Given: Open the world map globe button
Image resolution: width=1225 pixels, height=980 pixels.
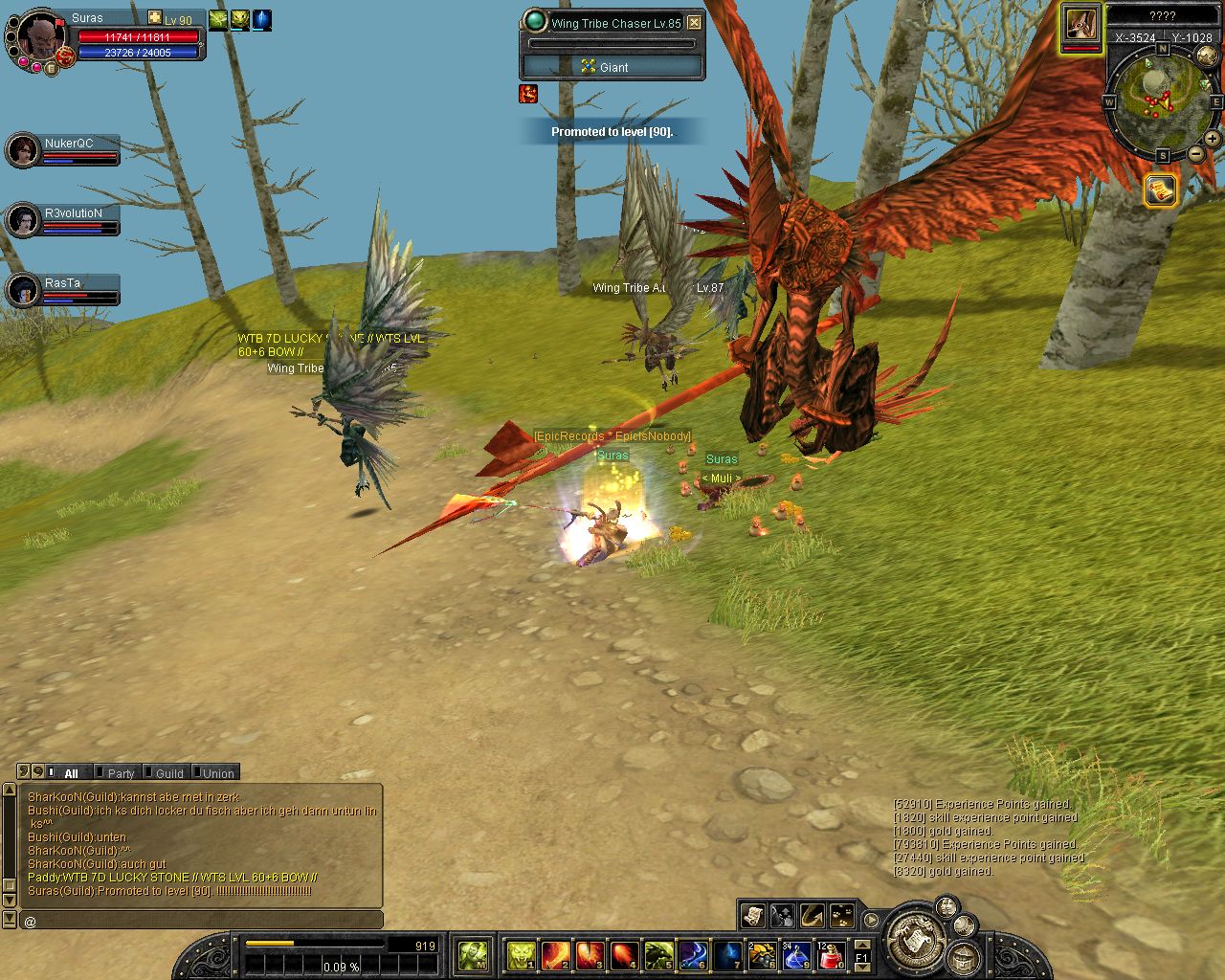Looking at the screenshot, I should point(1207,57).
